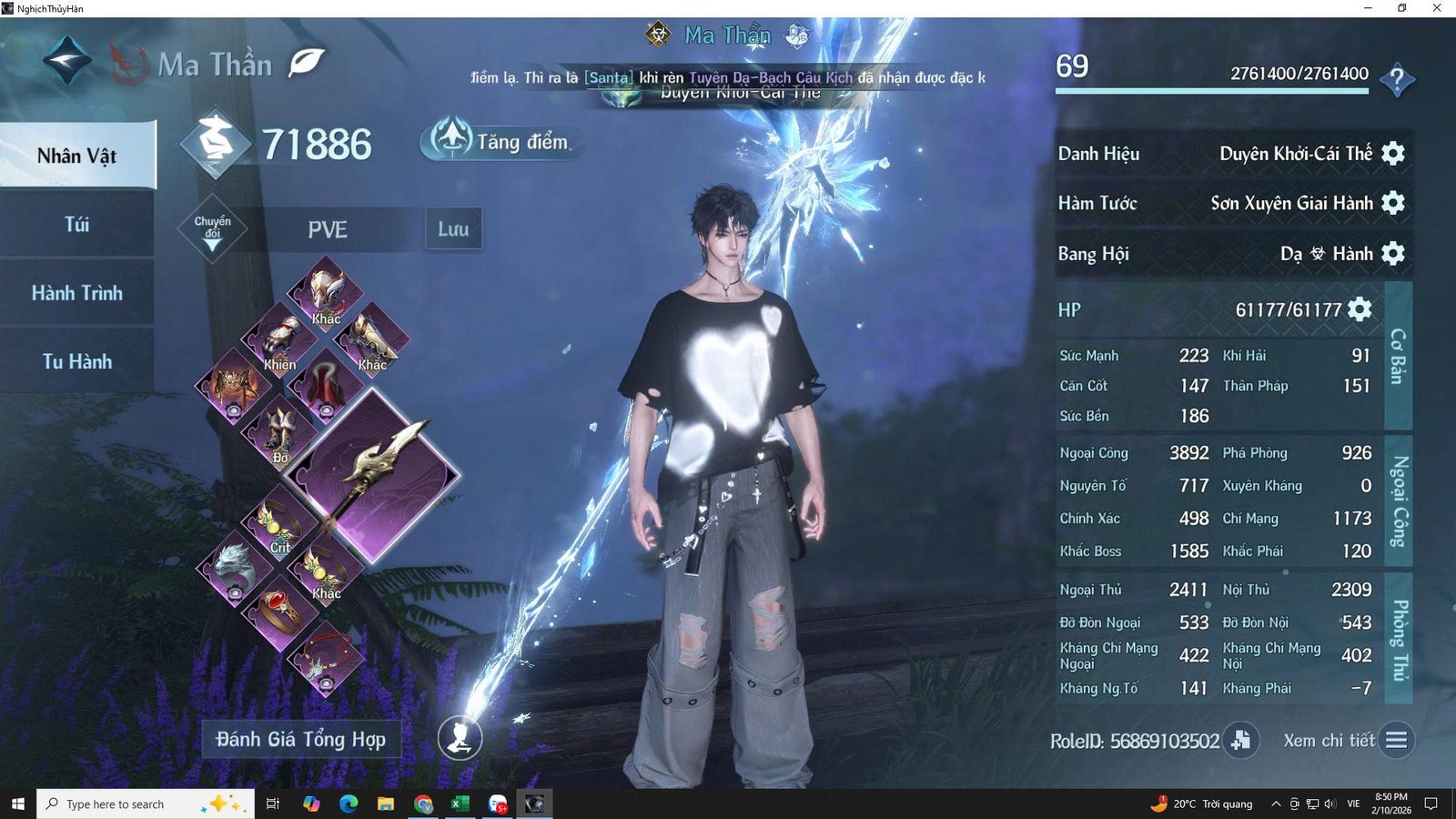Open Hàm Tước rank settings gear

click(x=1393, y=203)
